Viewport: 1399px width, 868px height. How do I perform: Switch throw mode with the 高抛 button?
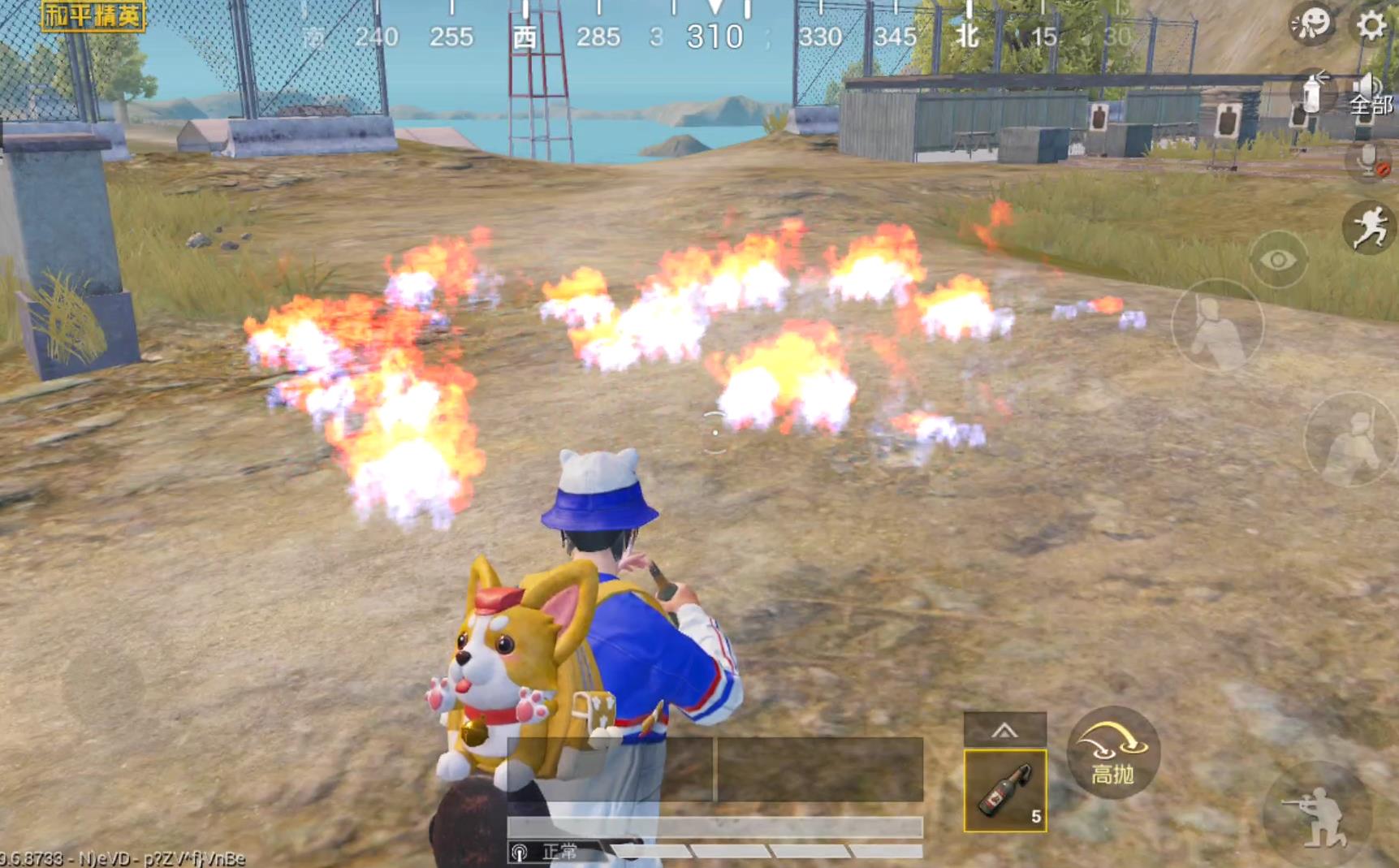pos(1112,752)
